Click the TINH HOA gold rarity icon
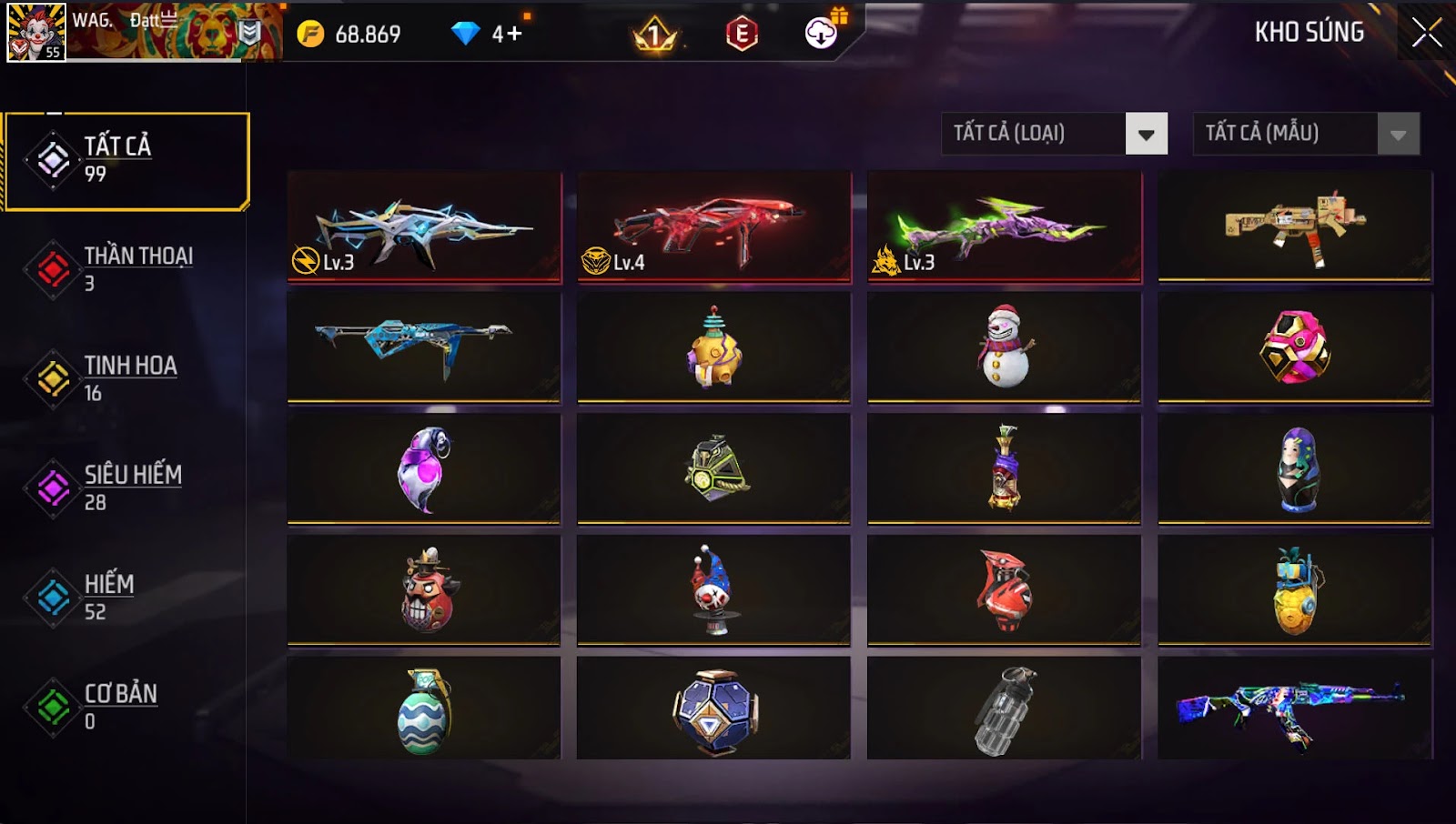 pyautogui.click(x=52, y=376)
